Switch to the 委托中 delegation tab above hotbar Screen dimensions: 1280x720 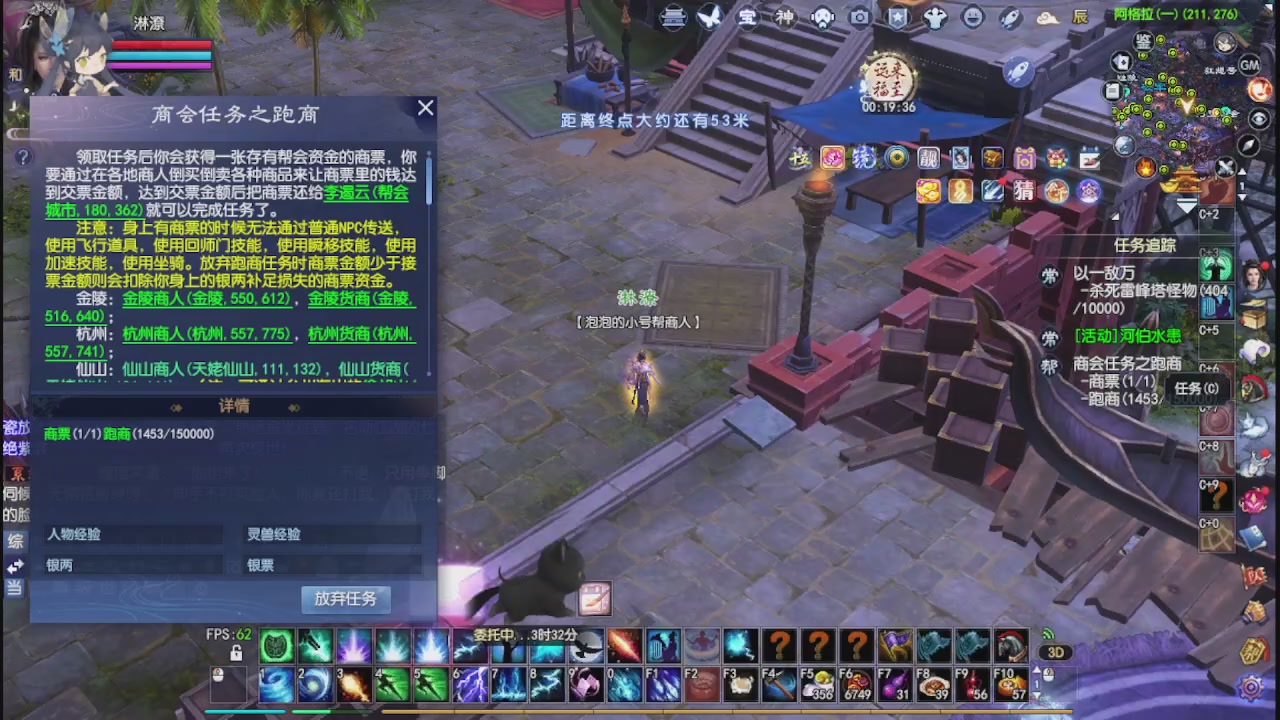497,638
